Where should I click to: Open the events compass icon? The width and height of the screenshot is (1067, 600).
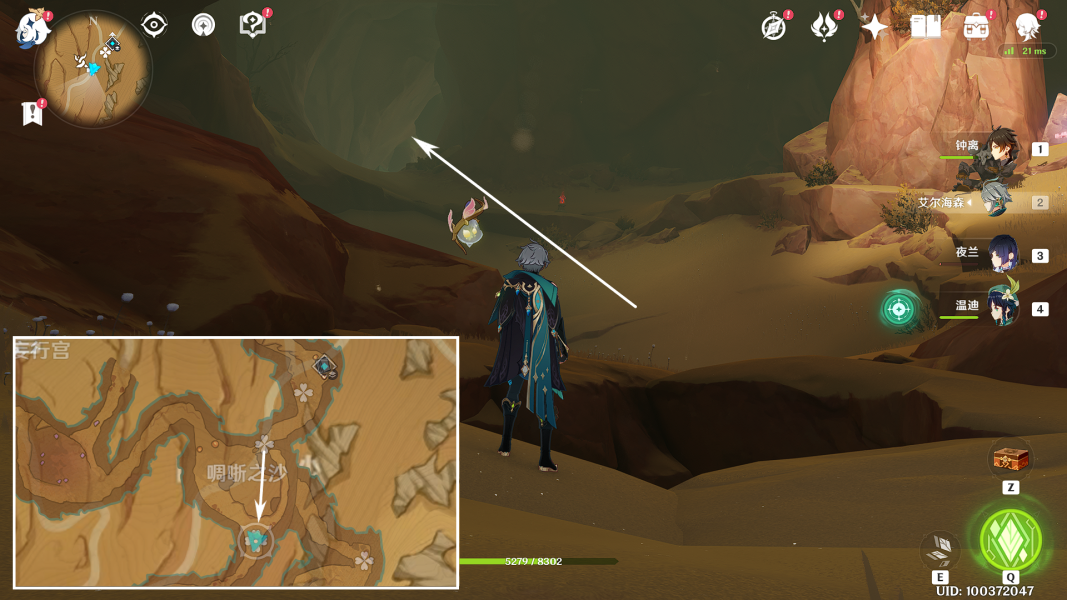pos(773,27)
